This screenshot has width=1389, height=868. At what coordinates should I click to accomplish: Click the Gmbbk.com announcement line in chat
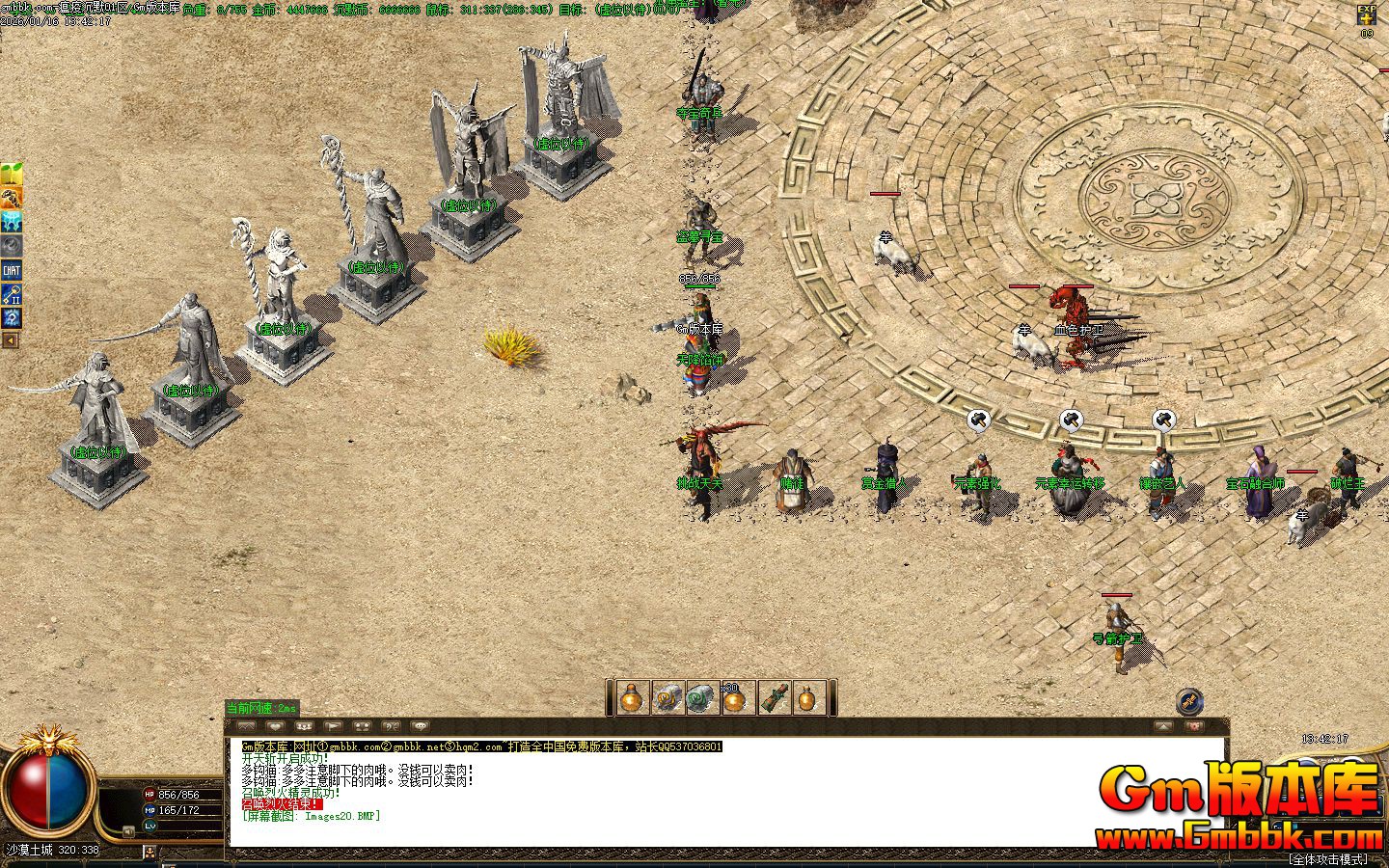[481, 746]
